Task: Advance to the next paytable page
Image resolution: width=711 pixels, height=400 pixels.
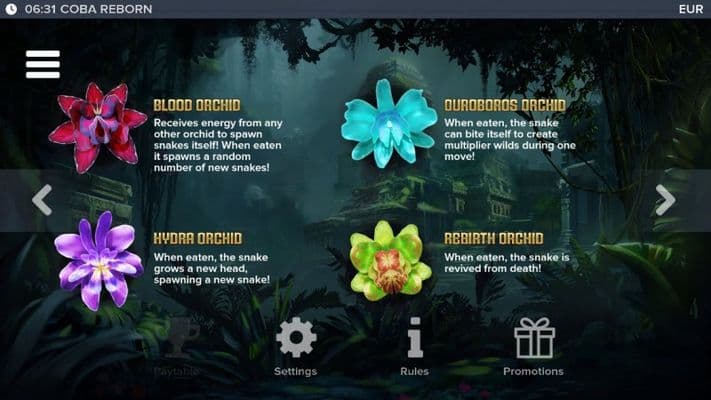Action: click(665, 199)
